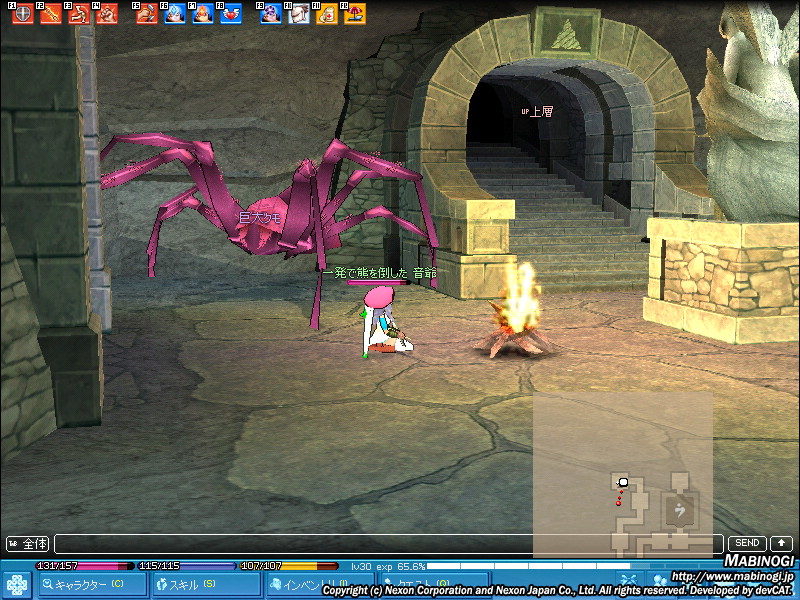Activate the F1 shield defense skill
Viewport: 800px width, 600px height.
[x=20, y=14]
